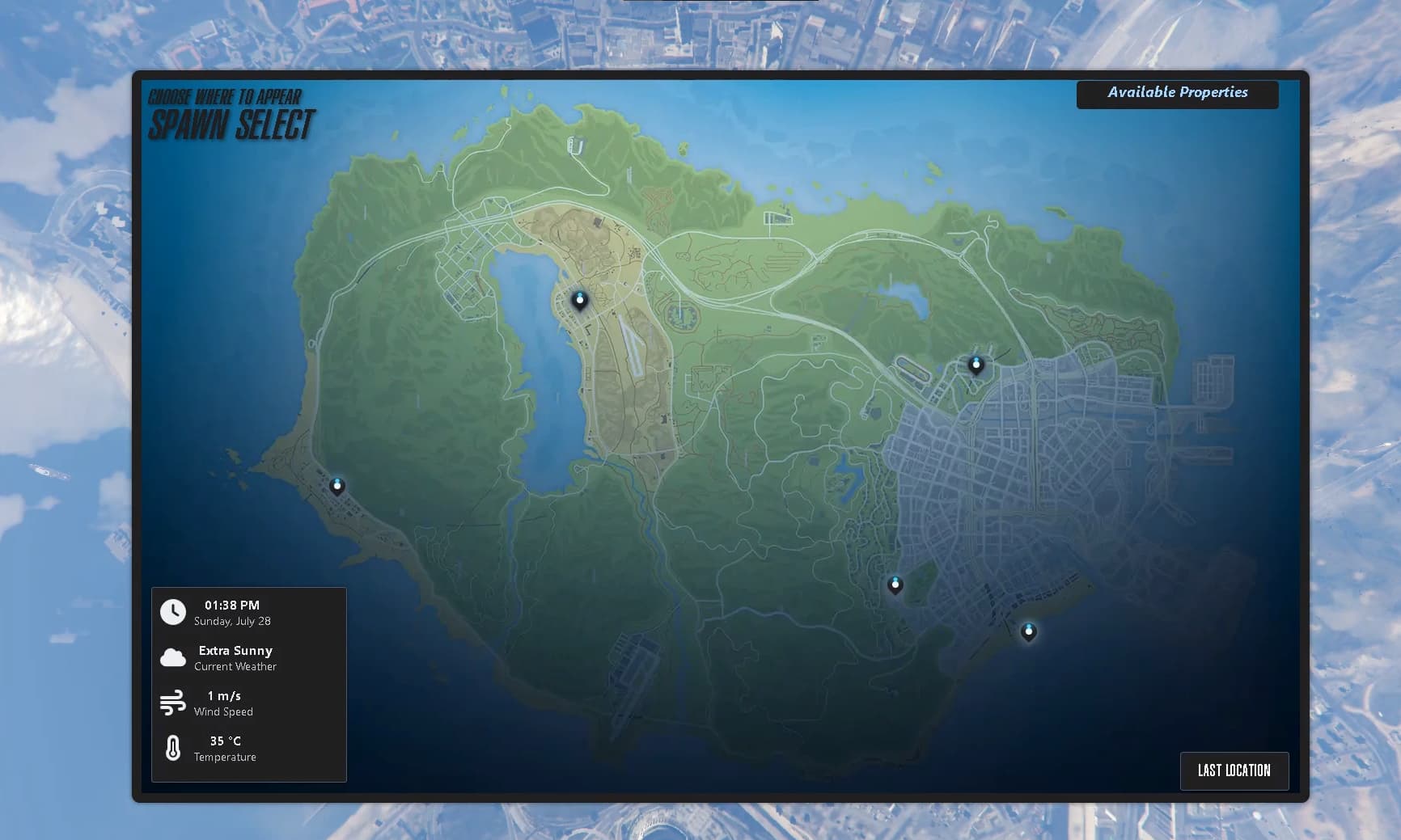This screenshot has height=840, width=1401.
Task: Spawn at Last Location
Action: tap(1234, 770)
